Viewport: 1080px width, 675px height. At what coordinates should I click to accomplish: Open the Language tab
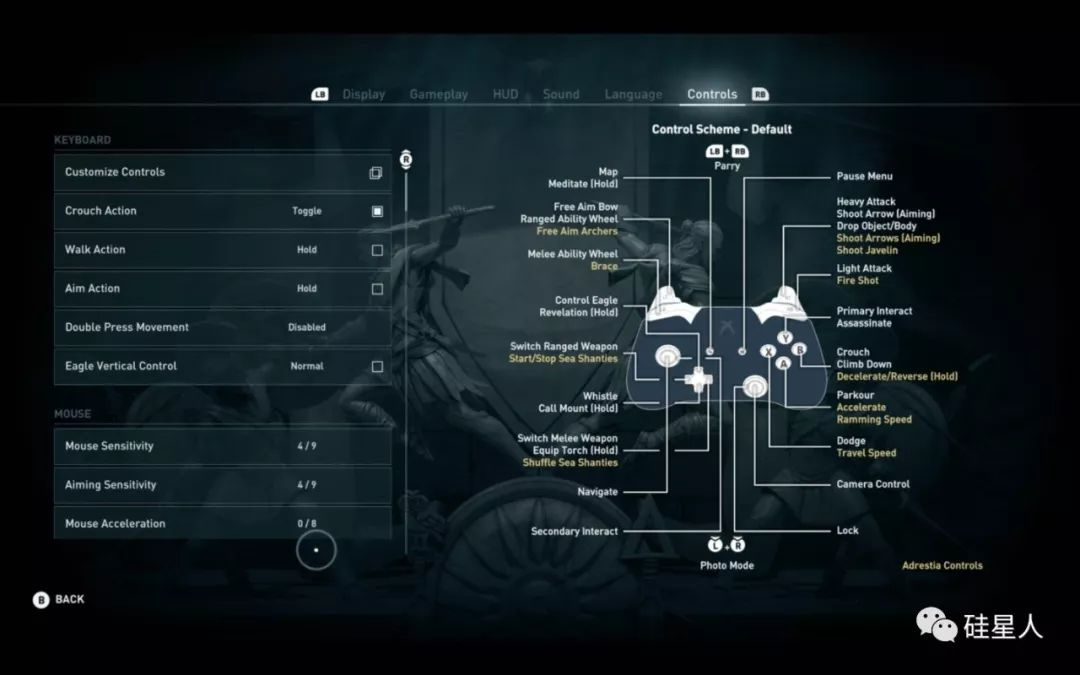(633, 94)
